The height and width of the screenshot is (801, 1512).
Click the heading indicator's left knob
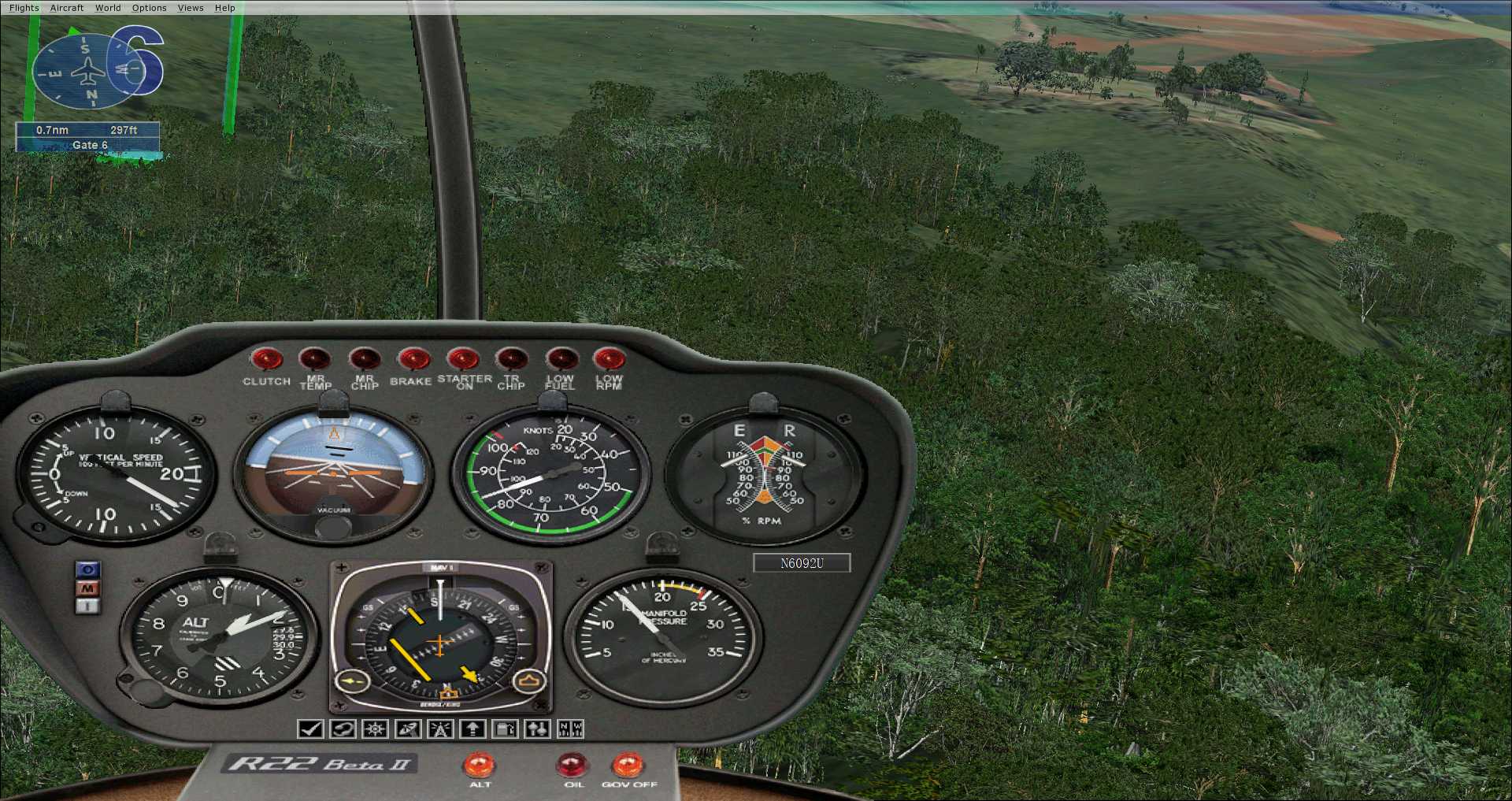tap(353, 680)
